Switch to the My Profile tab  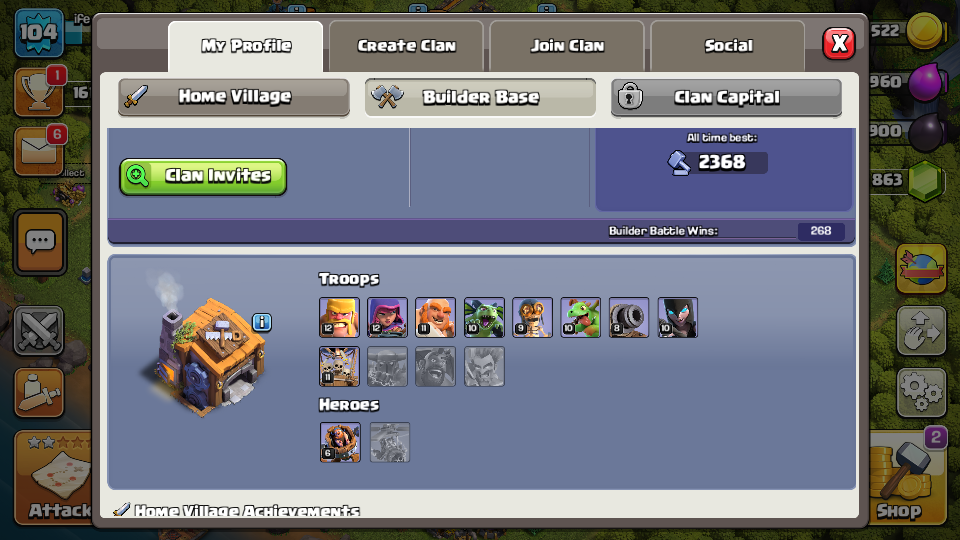246,46
